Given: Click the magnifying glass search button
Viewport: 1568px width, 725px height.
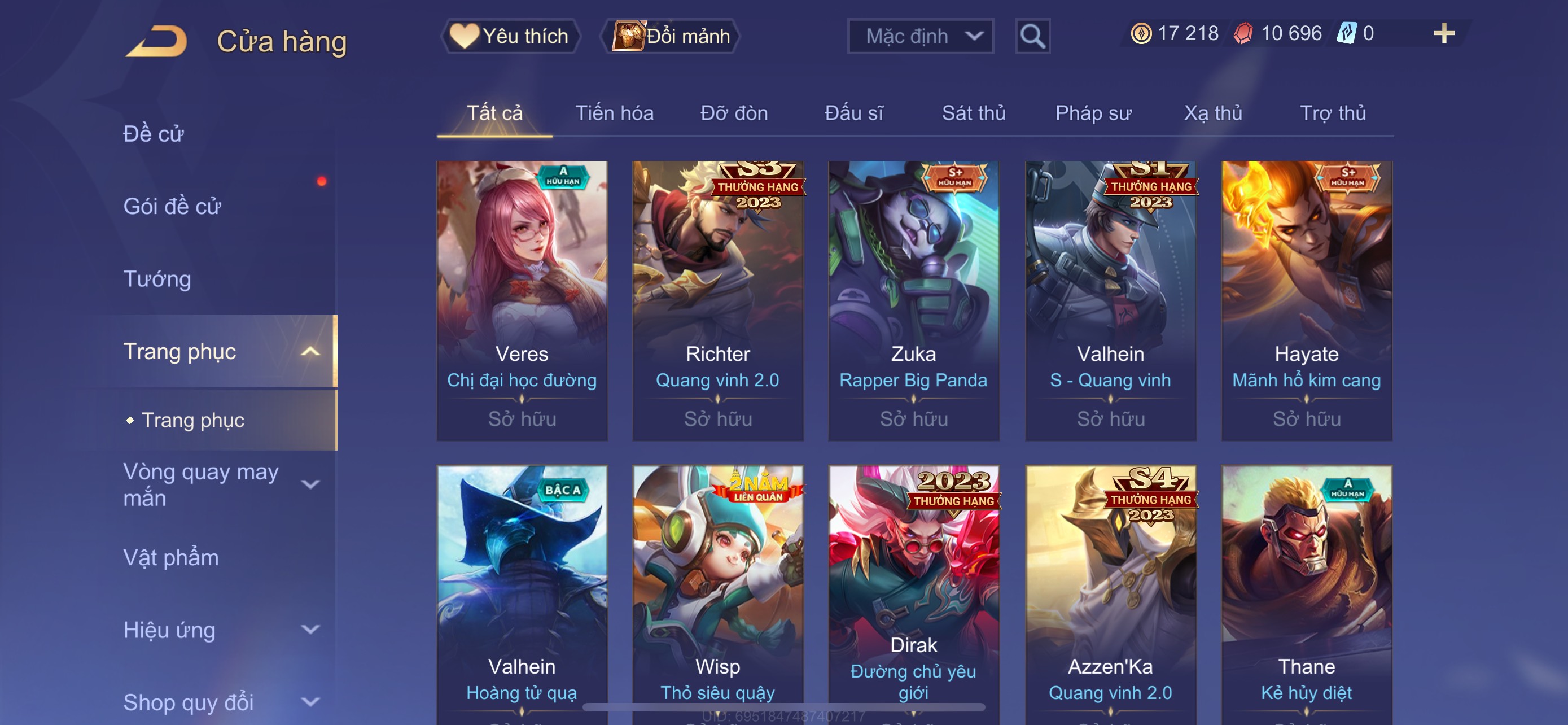Looking at the screenshot, I should [x=1032, y=37].
